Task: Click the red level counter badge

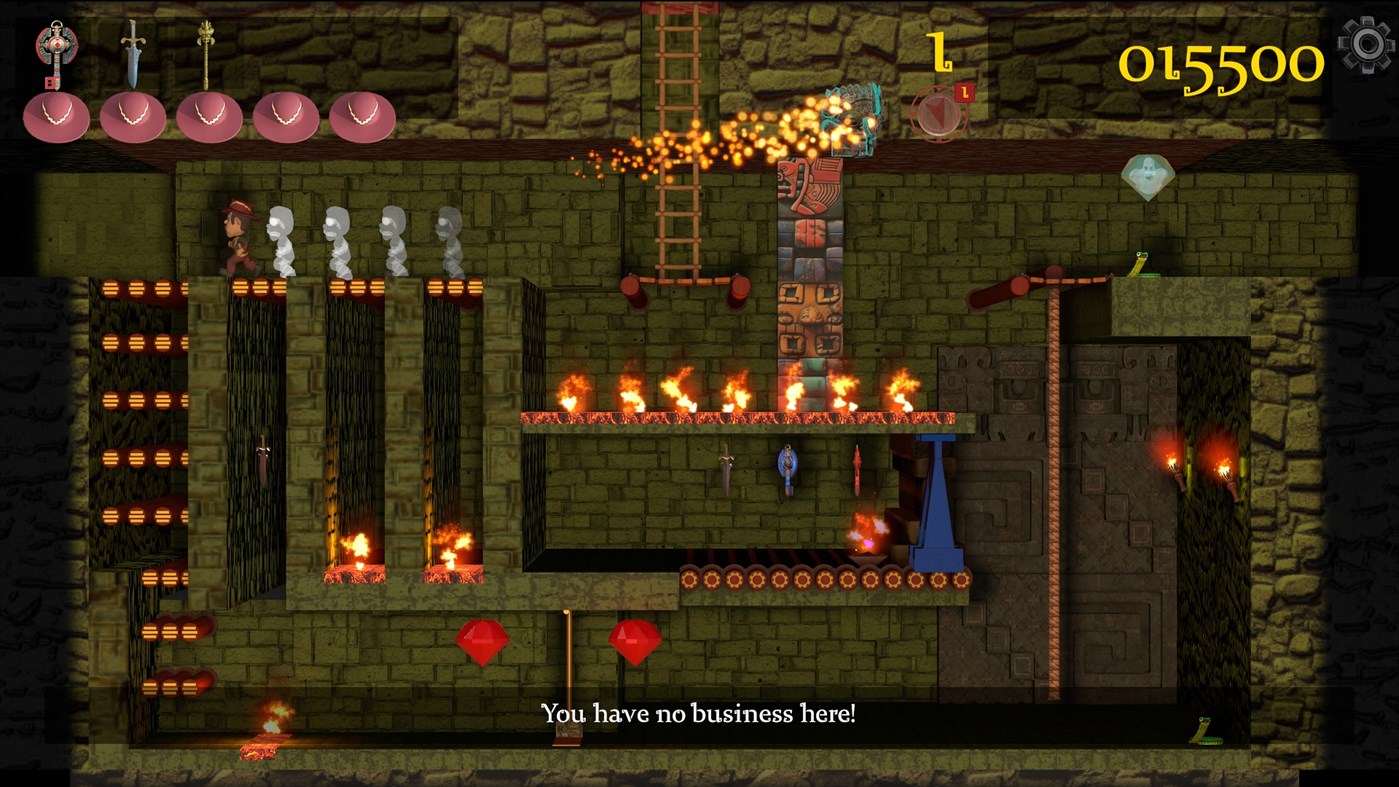Action: (963, 90)
